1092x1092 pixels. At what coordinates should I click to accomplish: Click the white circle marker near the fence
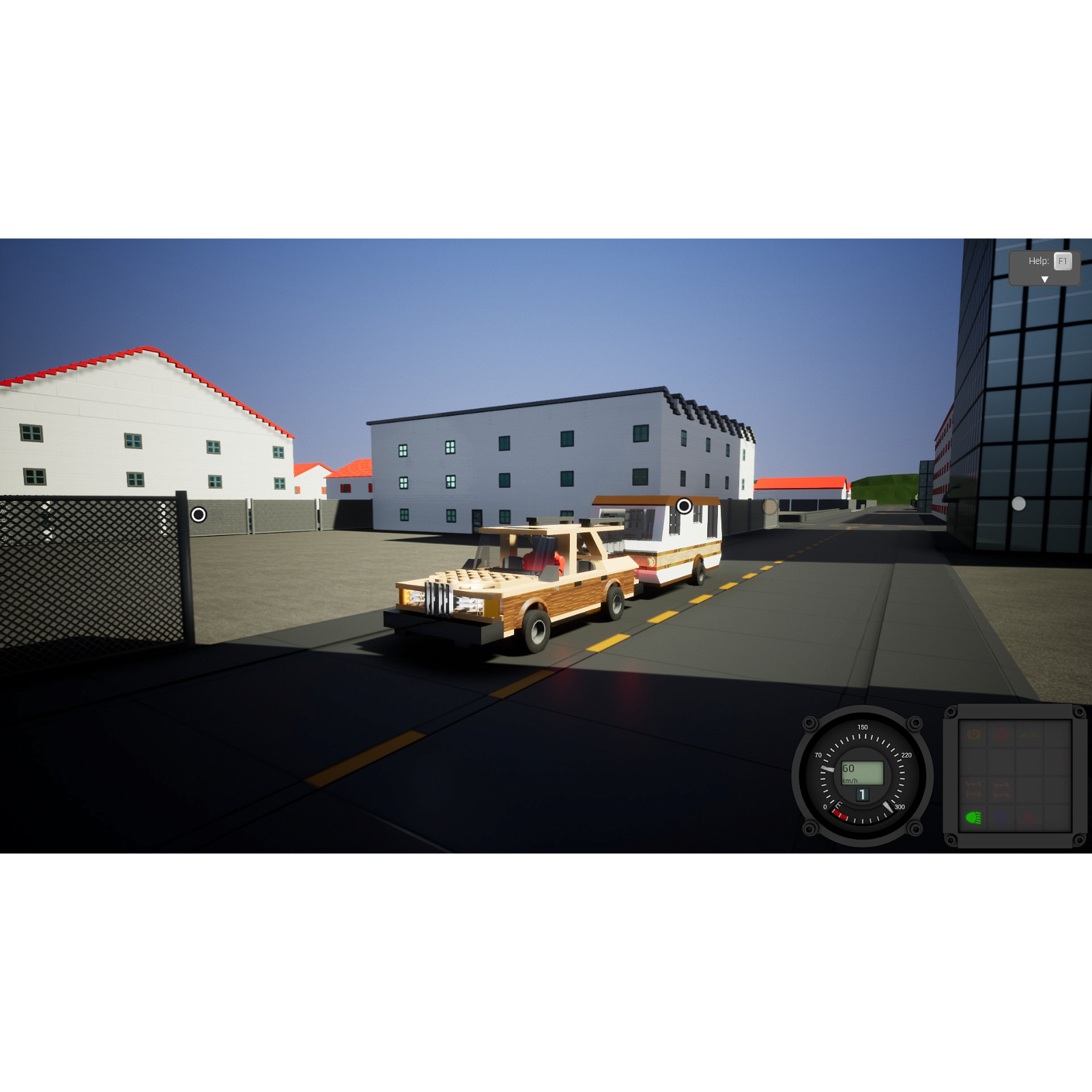(200, 514)
